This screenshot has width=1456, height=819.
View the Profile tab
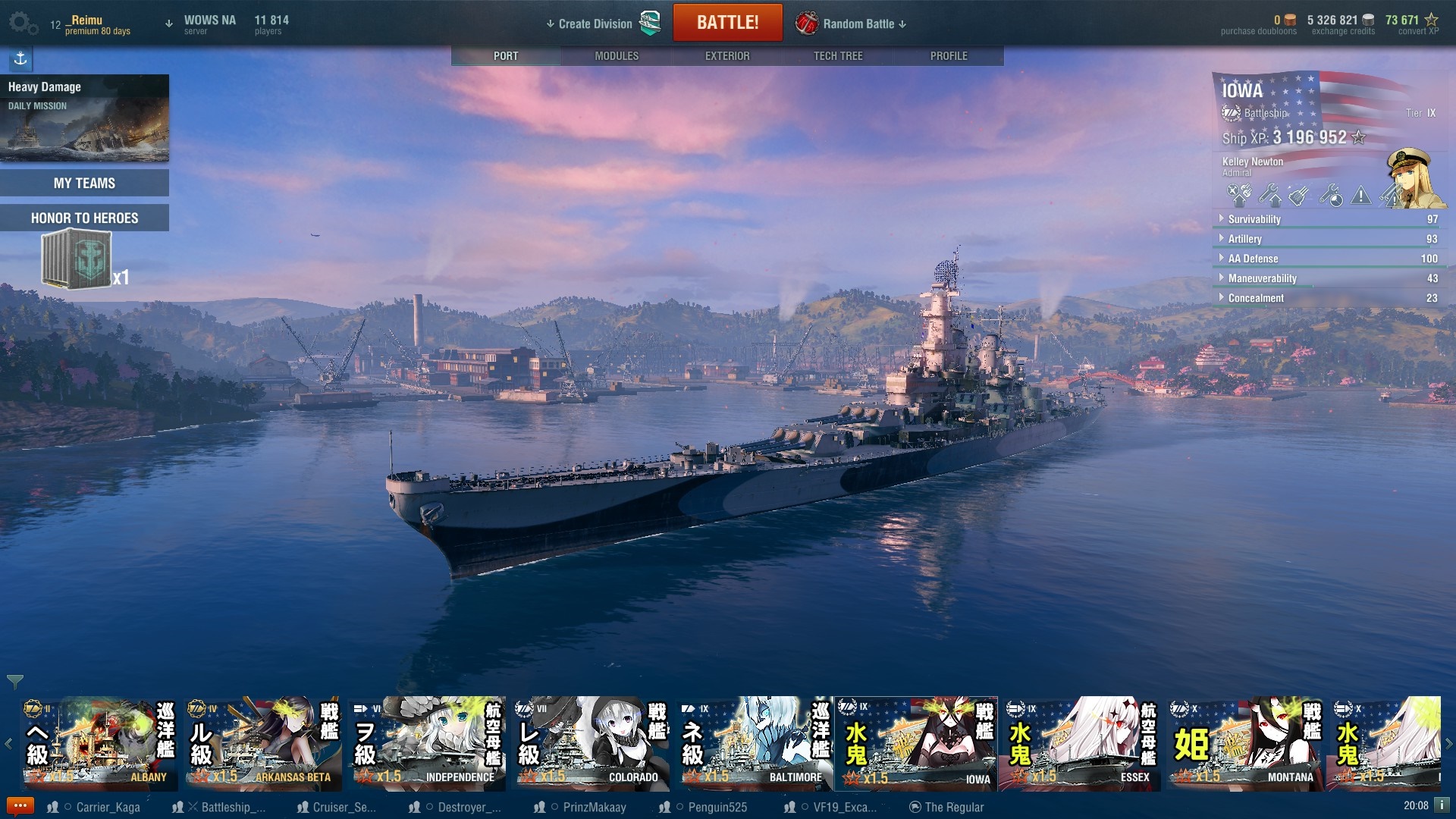coord(949,56)
